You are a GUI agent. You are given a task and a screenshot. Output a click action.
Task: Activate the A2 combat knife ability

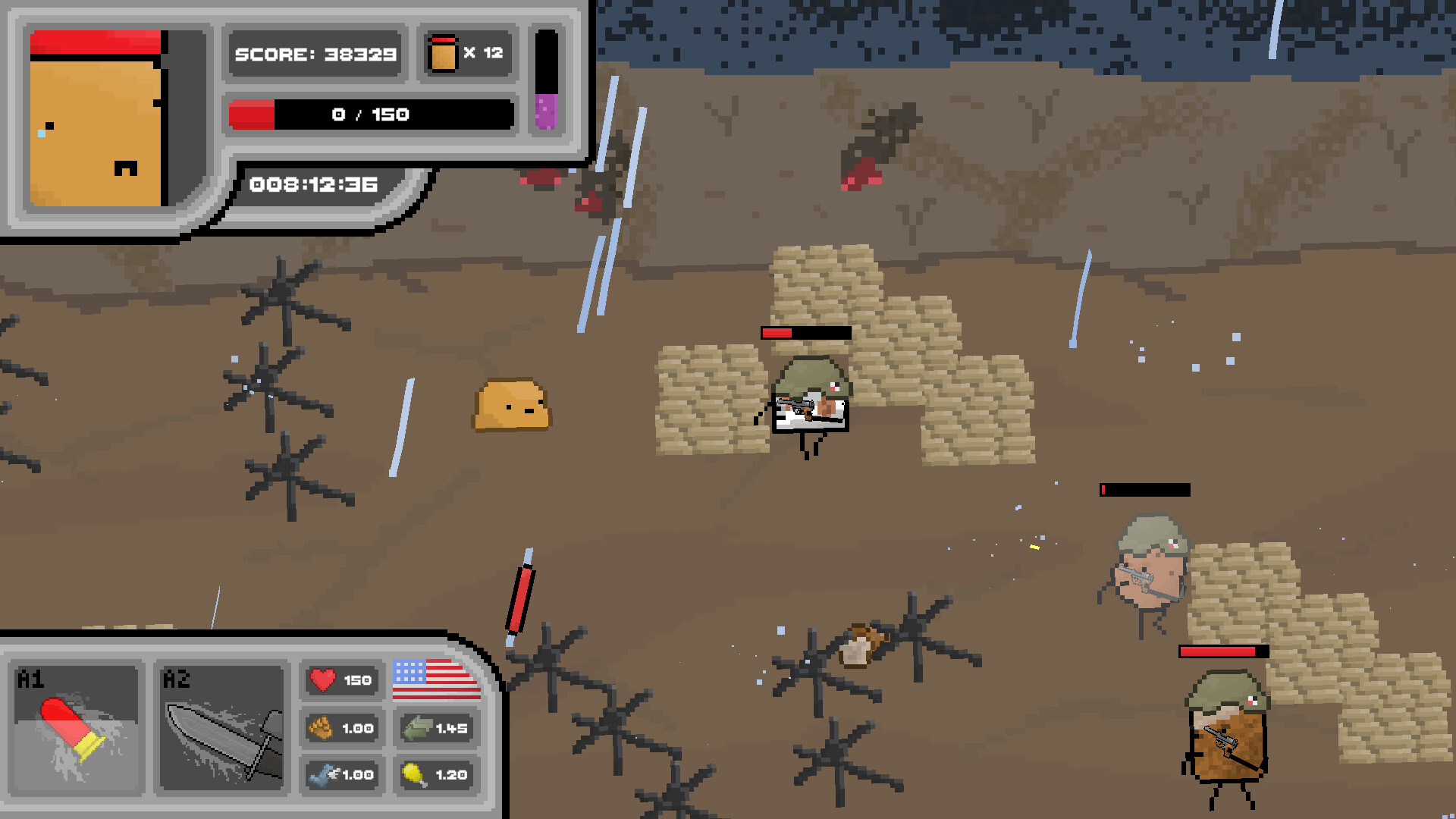[x=222, y=730]
